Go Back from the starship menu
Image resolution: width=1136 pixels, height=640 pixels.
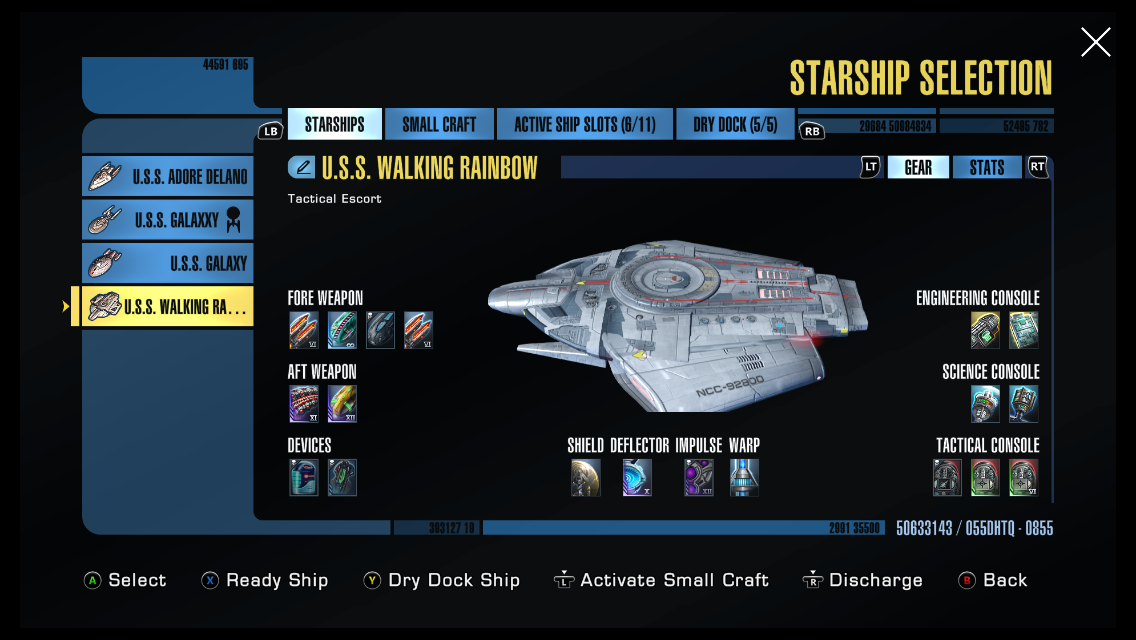pos(993,580)
